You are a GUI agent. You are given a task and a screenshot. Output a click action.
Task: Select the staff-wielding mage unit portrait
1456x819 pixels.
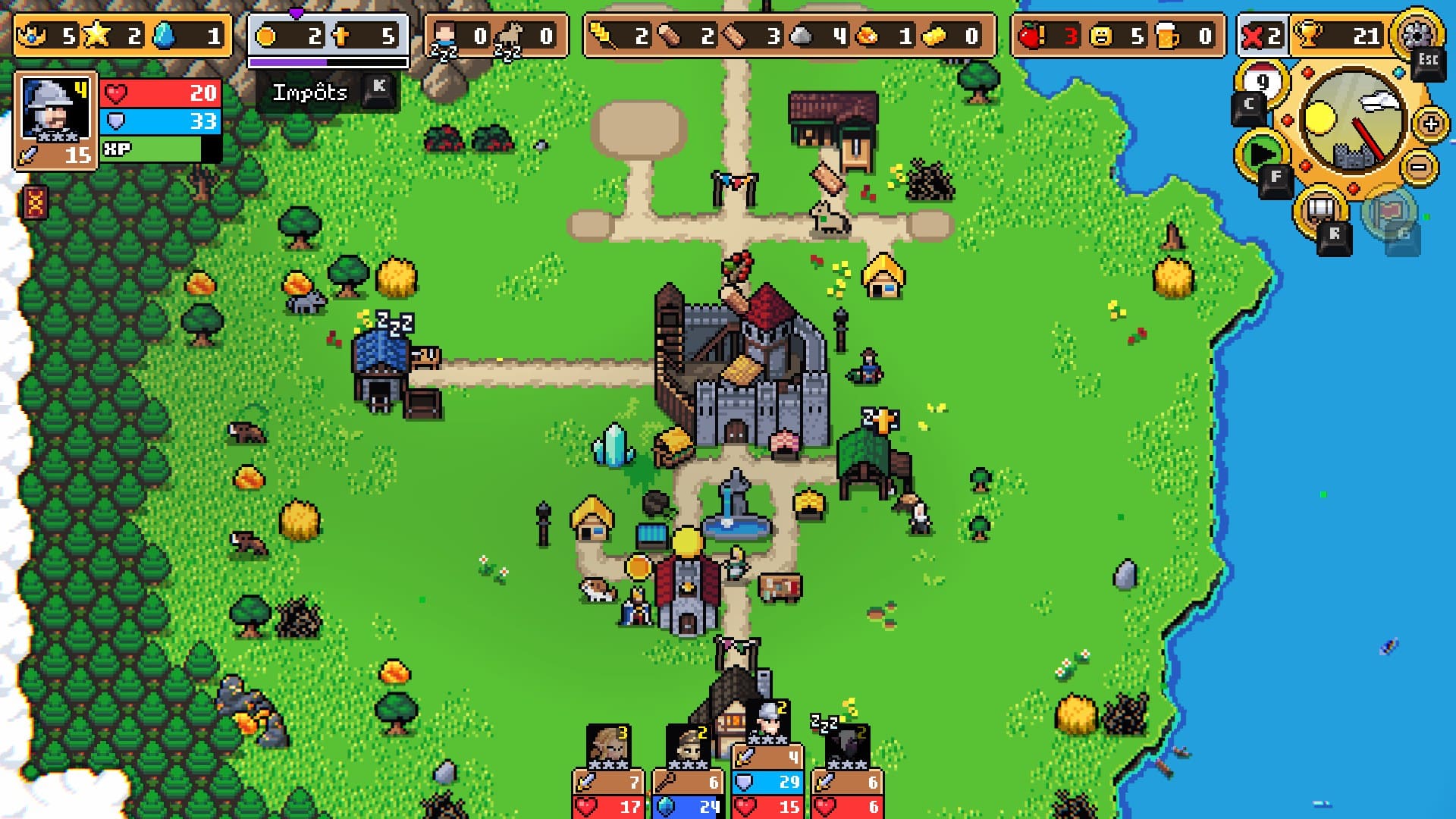click(x=689, y=747)
